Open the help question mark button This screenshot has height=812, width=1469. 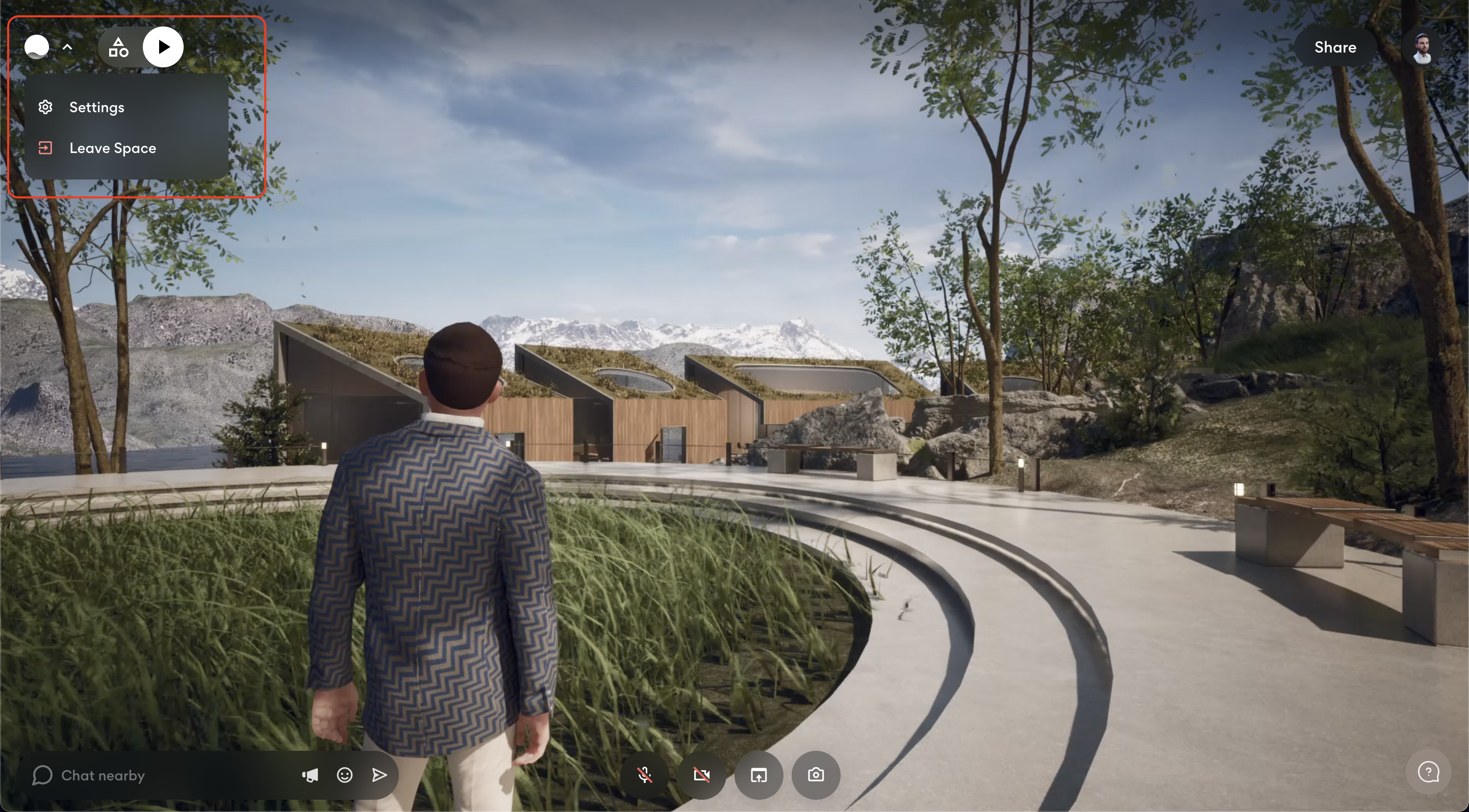[x=1429, y=773]
